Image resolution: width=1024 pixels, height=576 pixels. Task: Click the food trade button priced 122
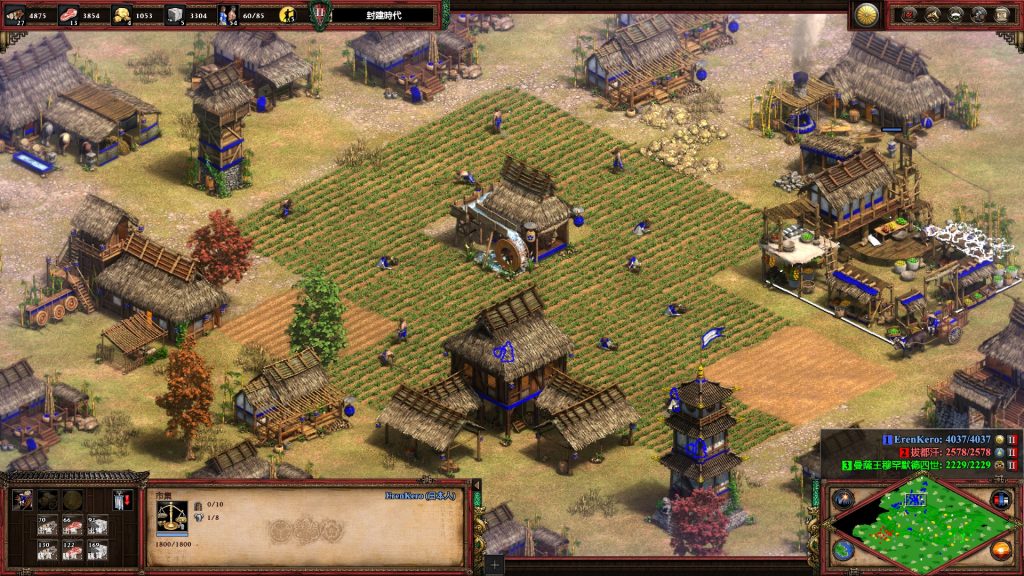(x=71, y=549)
